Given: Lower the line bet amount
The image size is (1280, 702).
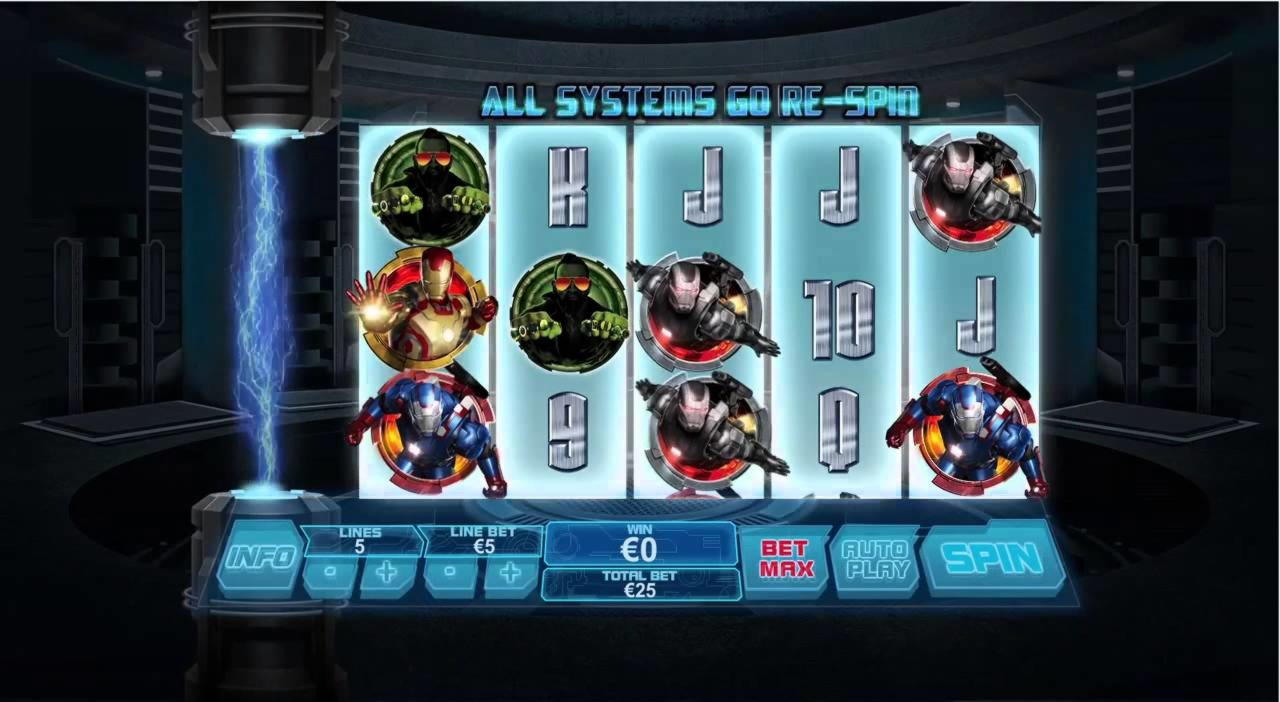Looking at the screenshot, I should 450,575.
